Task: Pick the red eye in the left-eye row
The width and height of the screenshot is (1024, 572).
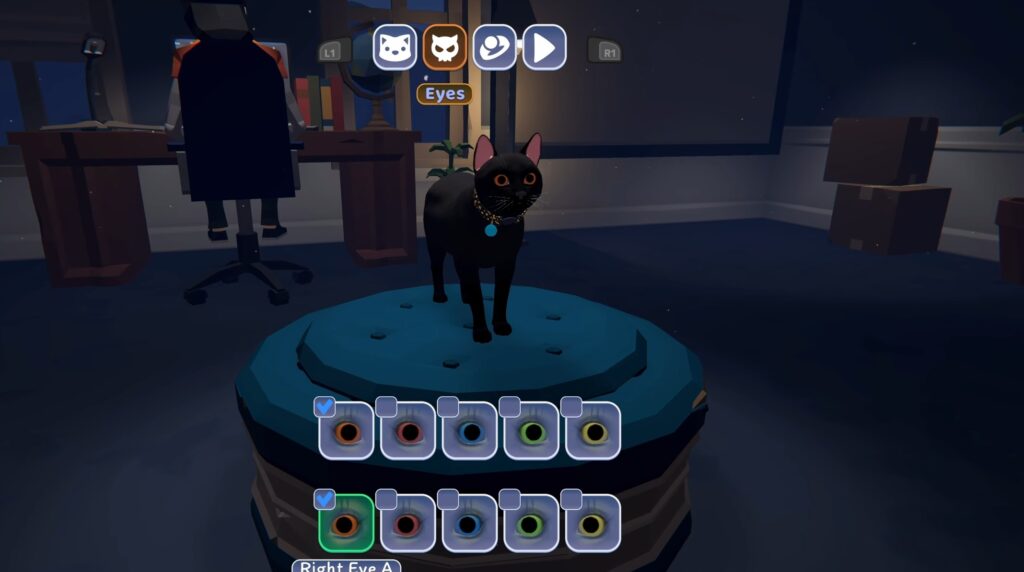Action: [x=408, y=431]
